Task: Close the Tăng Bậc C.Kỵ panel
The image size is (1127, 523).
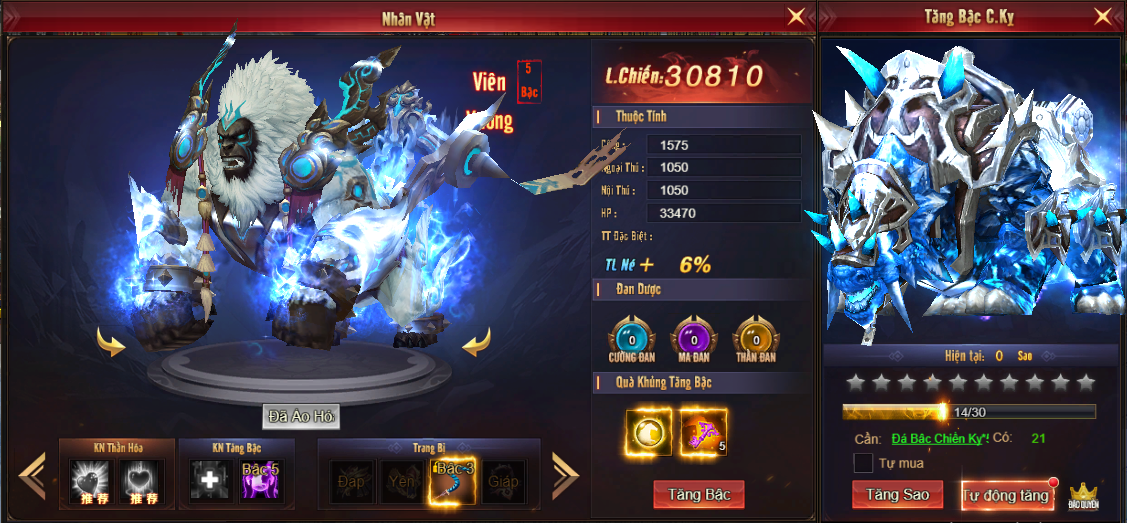Action: tap(1103, 16)
